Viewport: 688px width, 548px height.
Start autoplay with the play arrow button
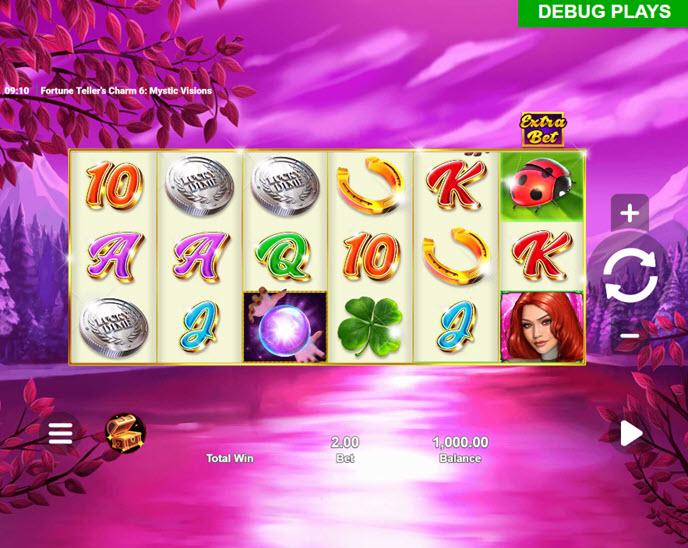(630, 433)
